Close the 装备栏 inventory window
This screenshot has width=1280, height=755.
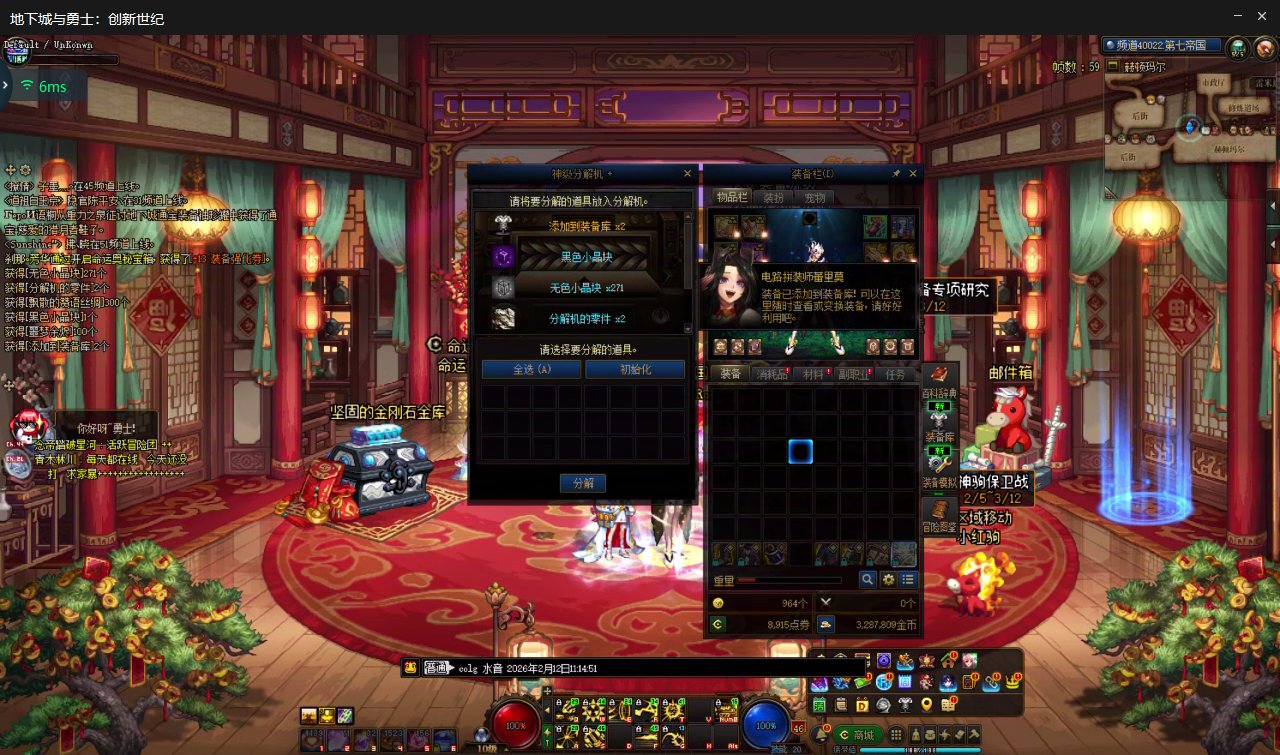coord(912,174)
